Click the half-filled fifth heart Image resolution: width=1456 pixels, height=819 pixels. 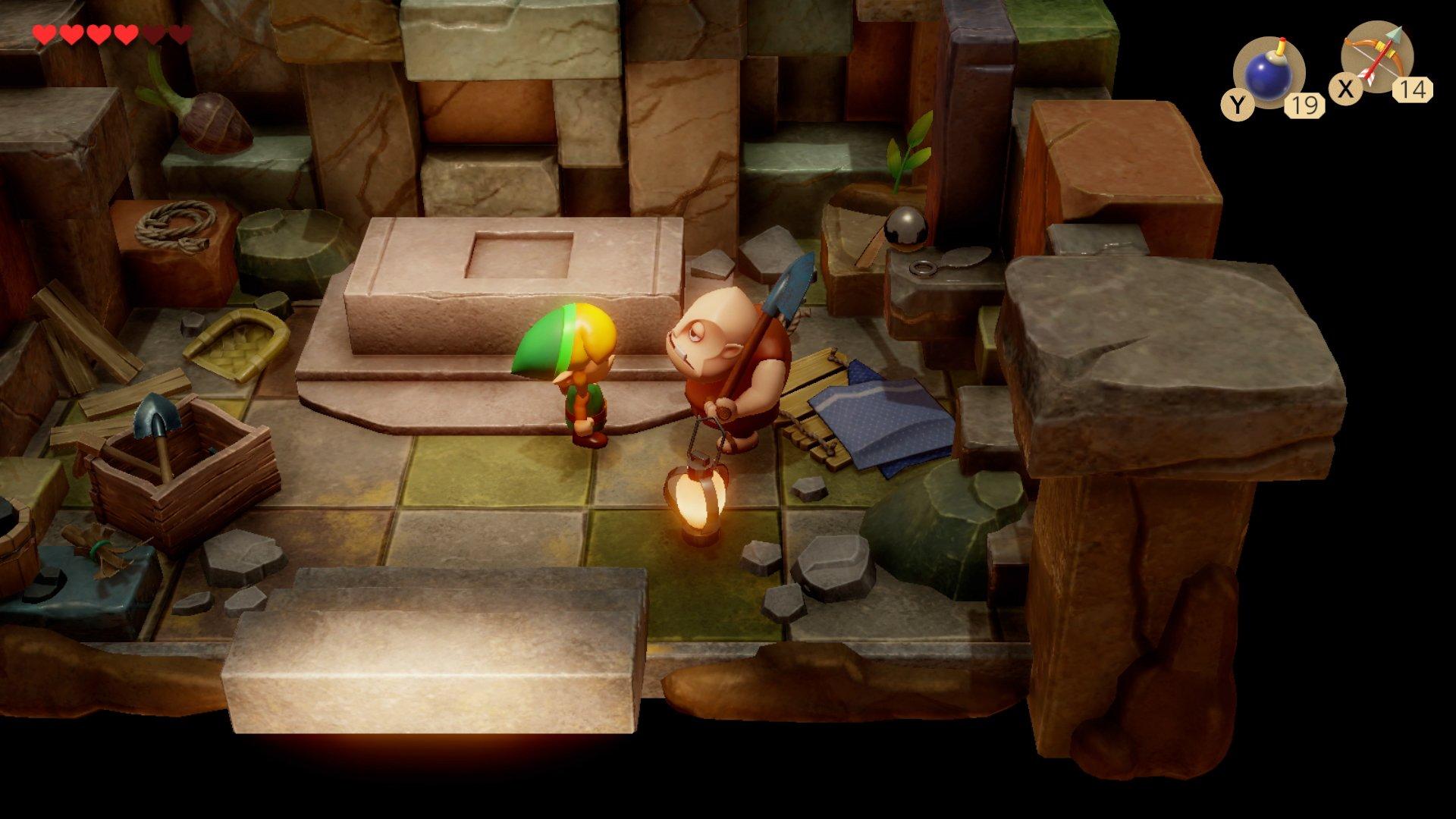[154, 34]
